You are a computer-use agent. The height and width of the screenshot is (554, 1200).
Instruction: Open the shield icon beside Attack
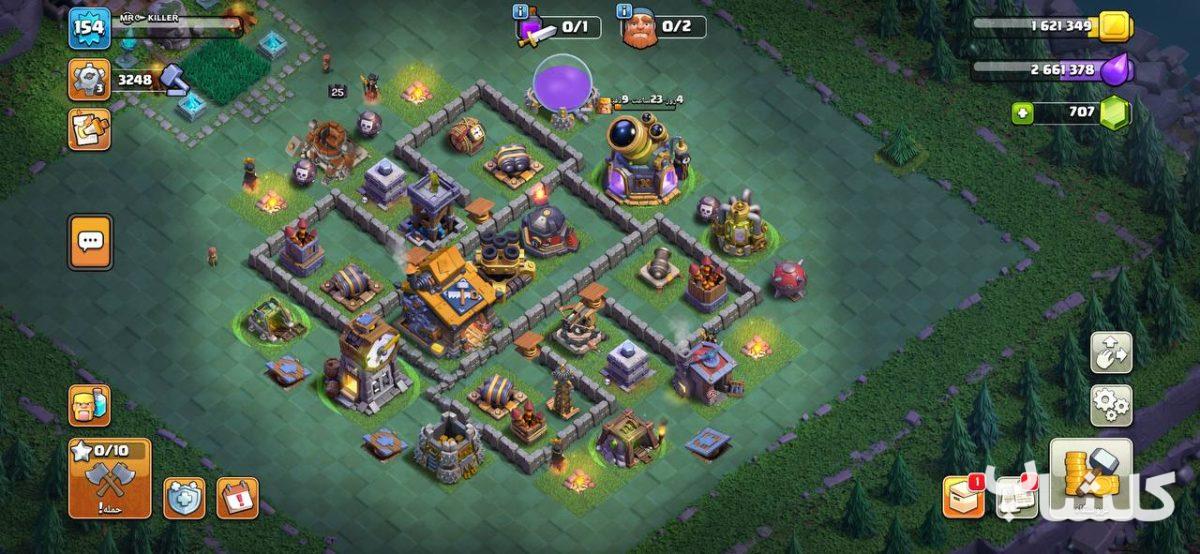(184, 497)
